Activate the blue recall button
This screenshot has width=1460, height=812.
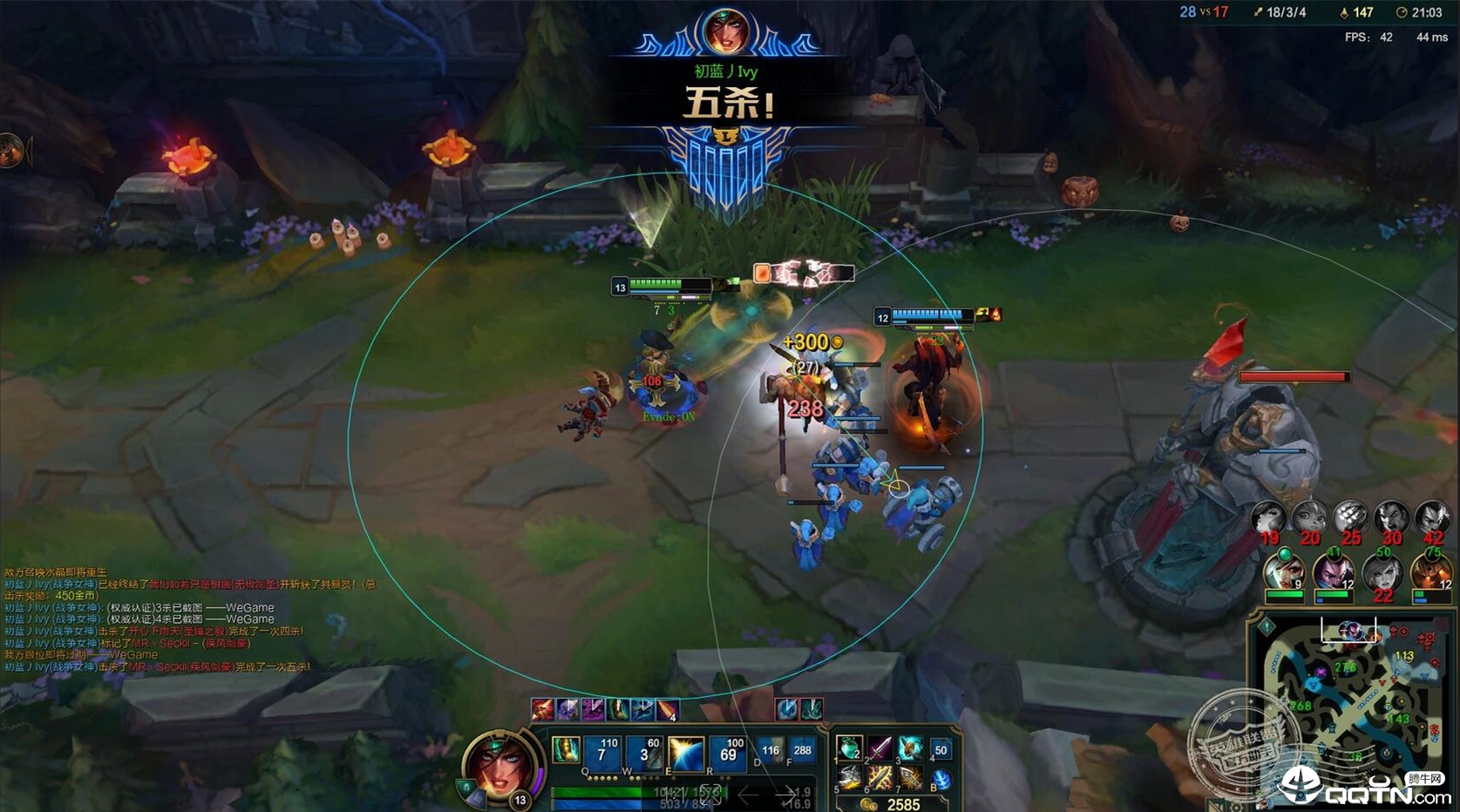(941, 780)
